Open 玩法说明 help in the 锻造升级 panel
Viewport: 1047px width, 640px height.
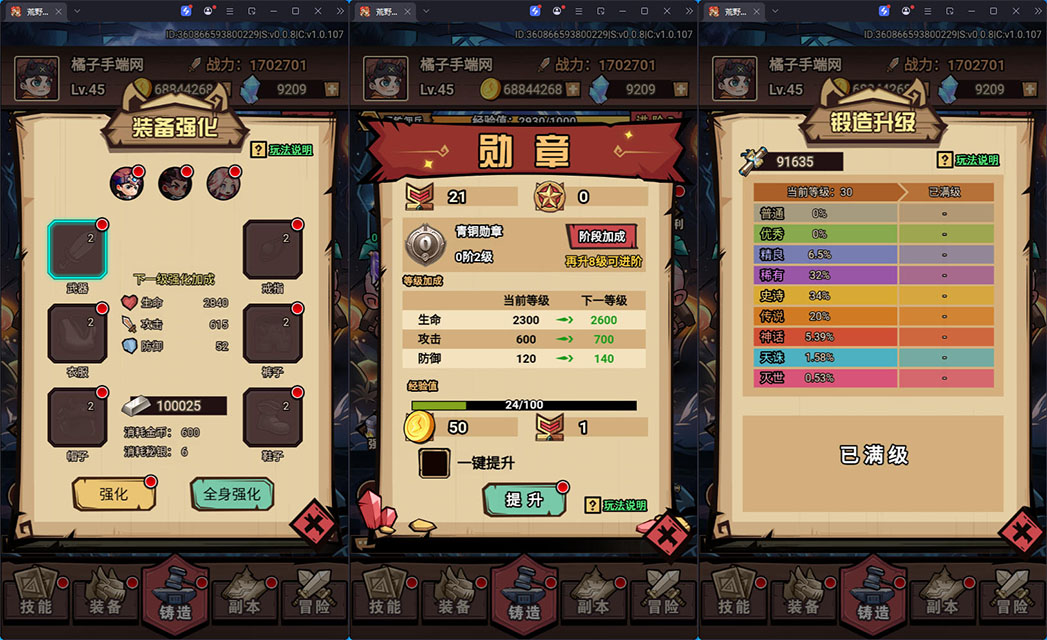[968, 160]
